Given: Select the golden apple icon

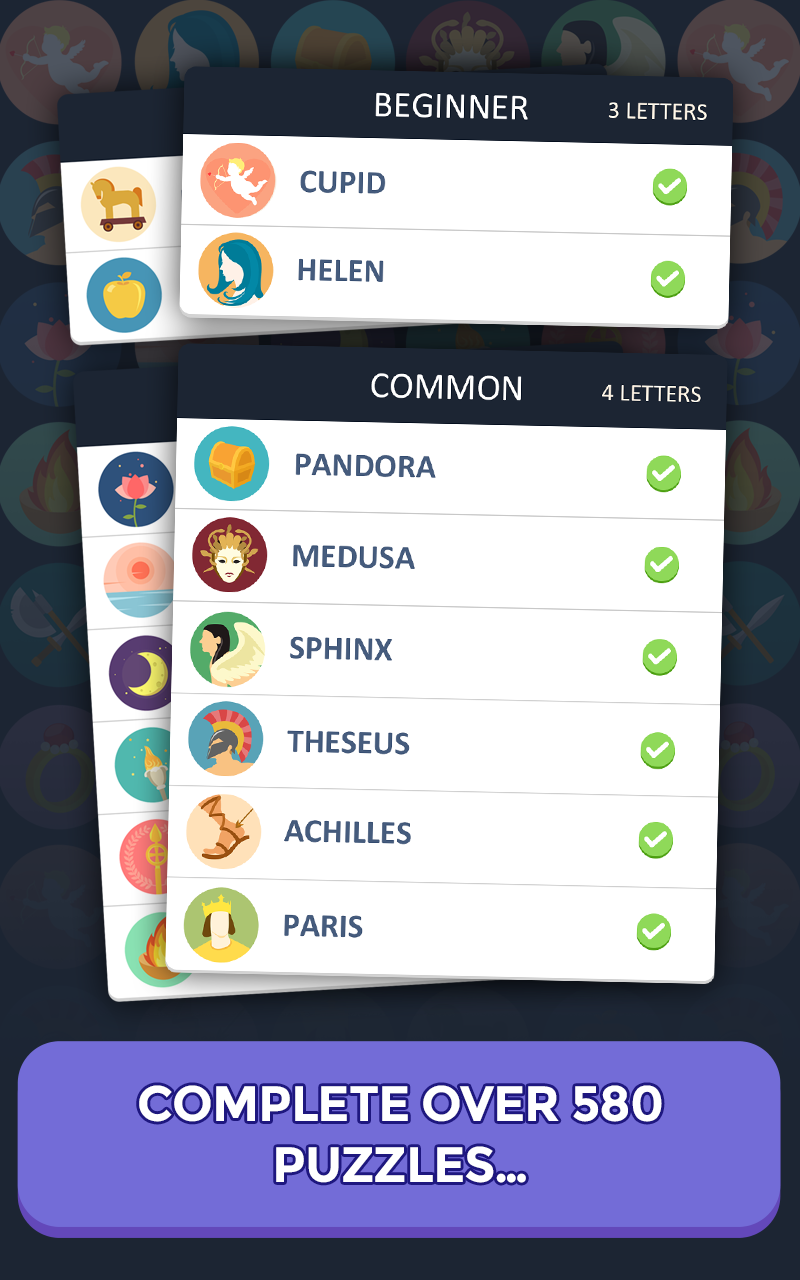Looking at the screenshot, I should tap(124, 295).
